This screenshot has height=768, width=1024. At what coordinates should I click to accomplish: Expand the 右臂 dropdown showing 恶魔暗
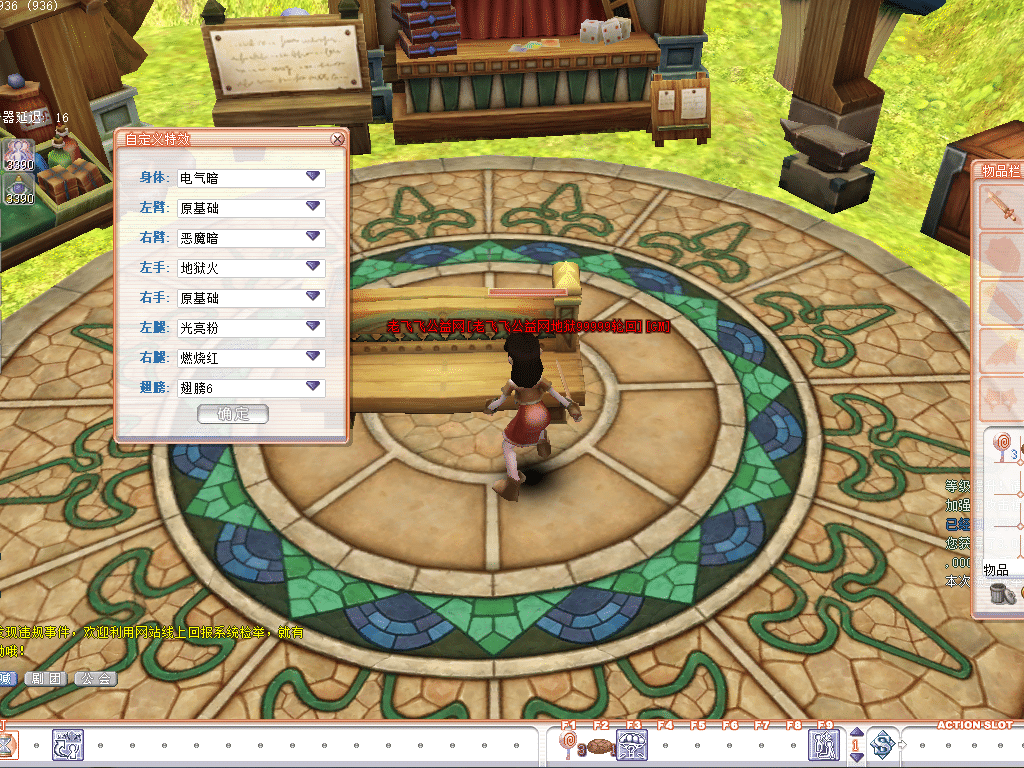(x=313, y=237)
